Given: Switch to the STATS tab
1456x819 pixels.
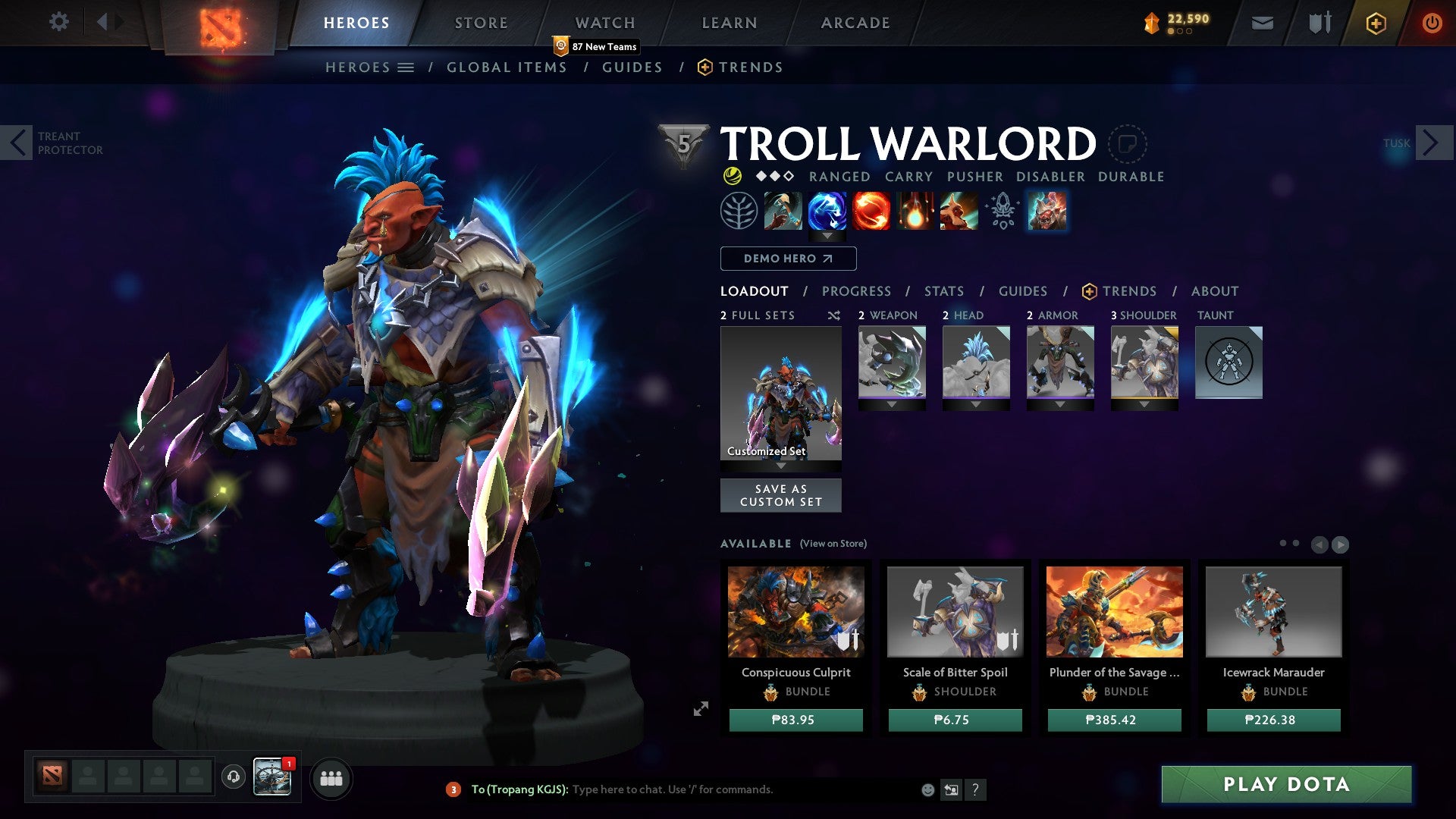Looking at the screenshot, I should point(943,290).
